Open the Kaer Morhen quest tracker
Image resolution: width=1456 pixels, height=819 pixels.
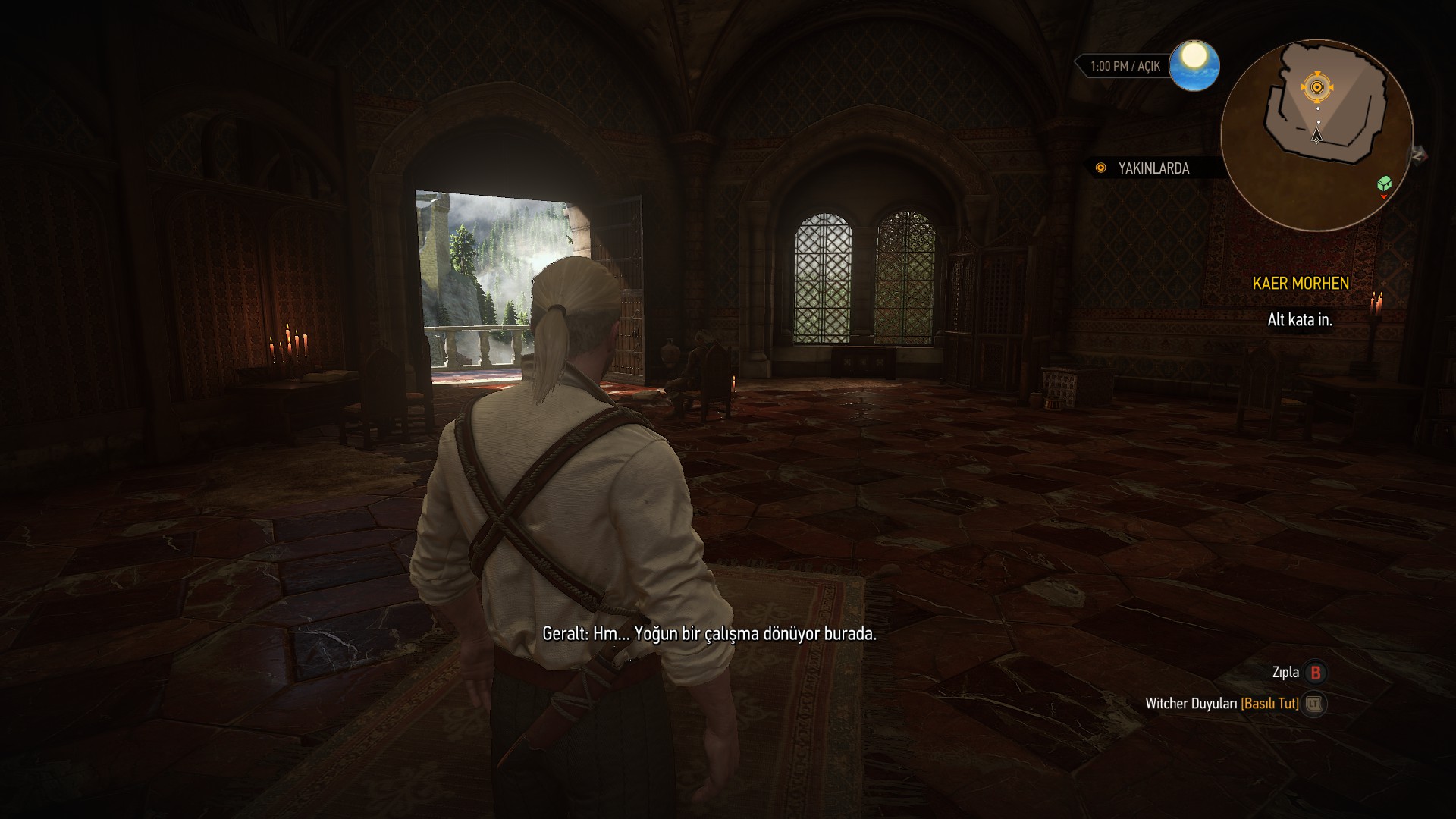tap(1301, 284)
